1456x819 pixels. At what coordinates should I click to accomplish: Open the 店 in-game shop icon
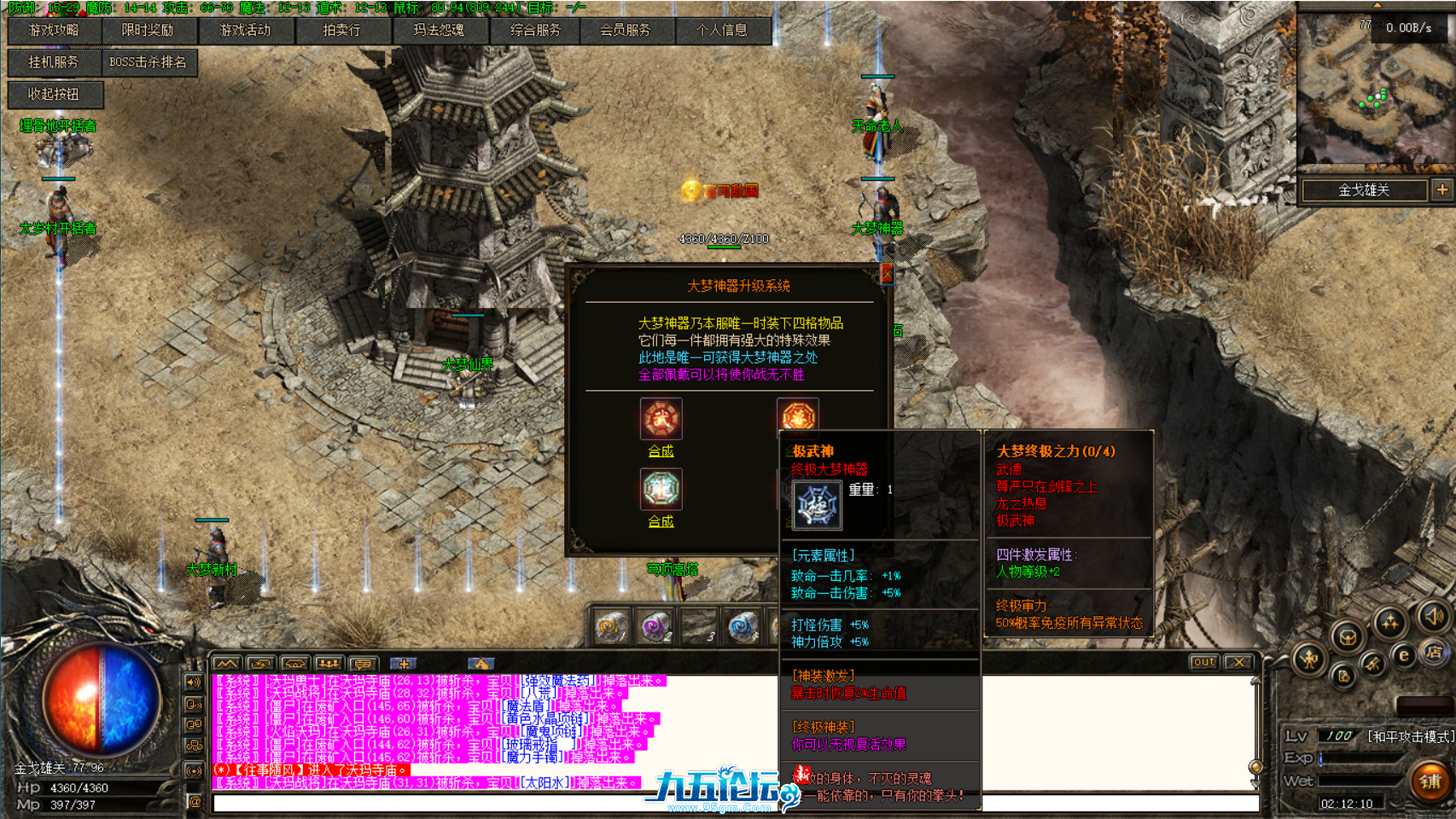point(1435,653)
